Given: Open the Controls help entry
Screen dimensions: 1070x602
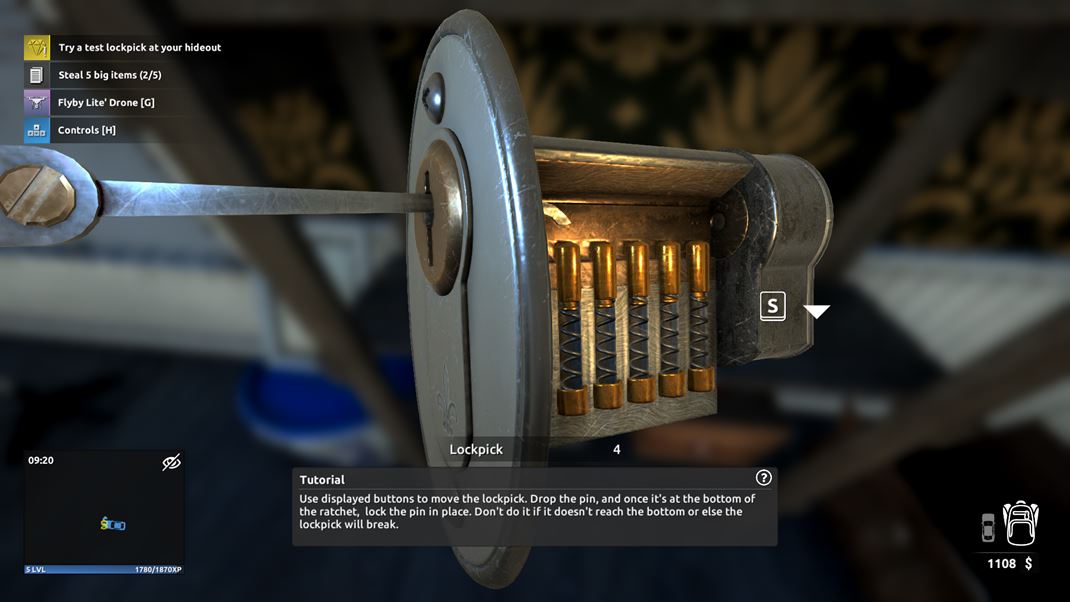Looking at the screenshot, I should pyautogui.click(x=86, y=130).
